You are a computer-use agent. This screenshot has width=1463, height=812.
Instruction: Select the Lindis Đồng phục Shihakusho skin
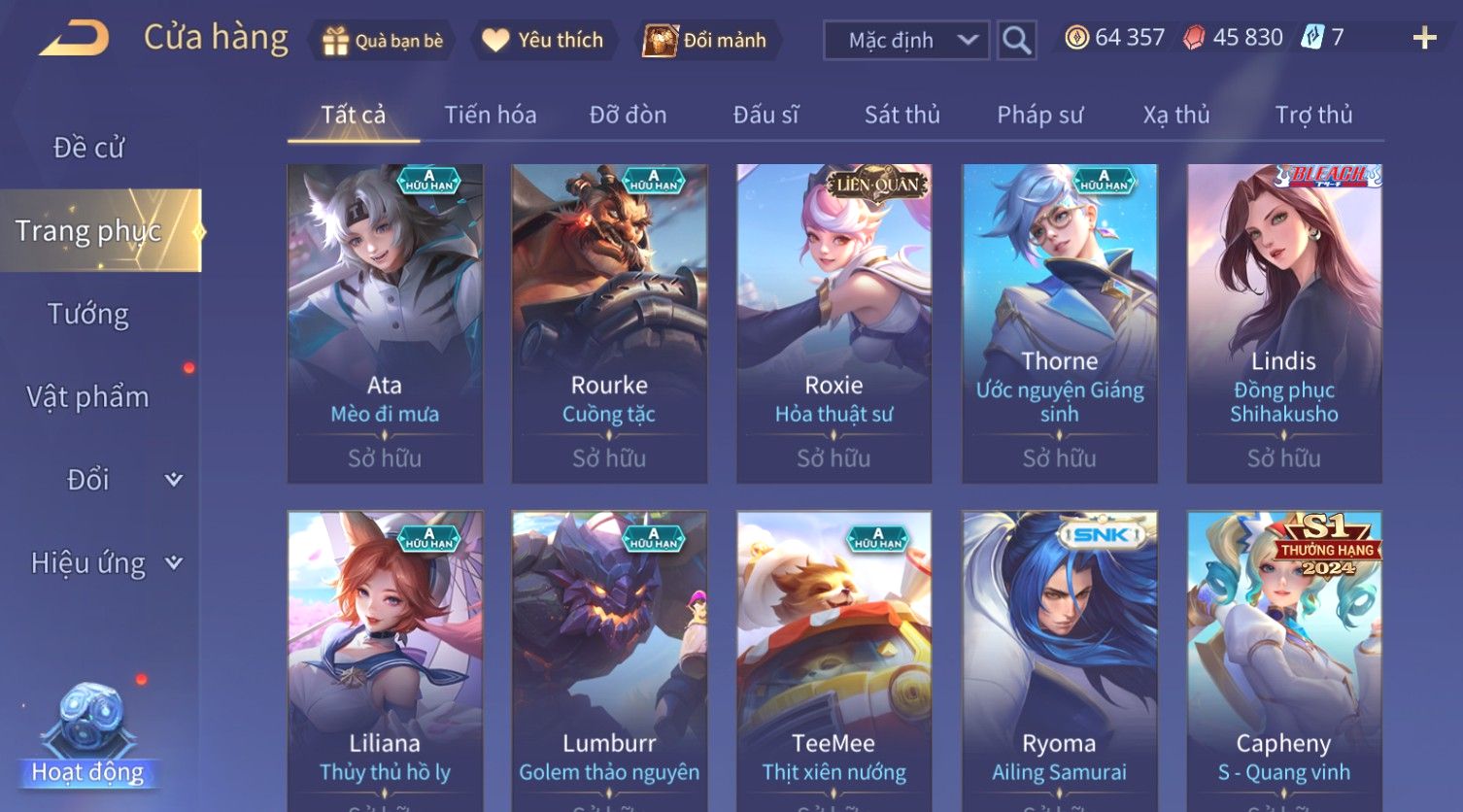(x=1283, y=322)
